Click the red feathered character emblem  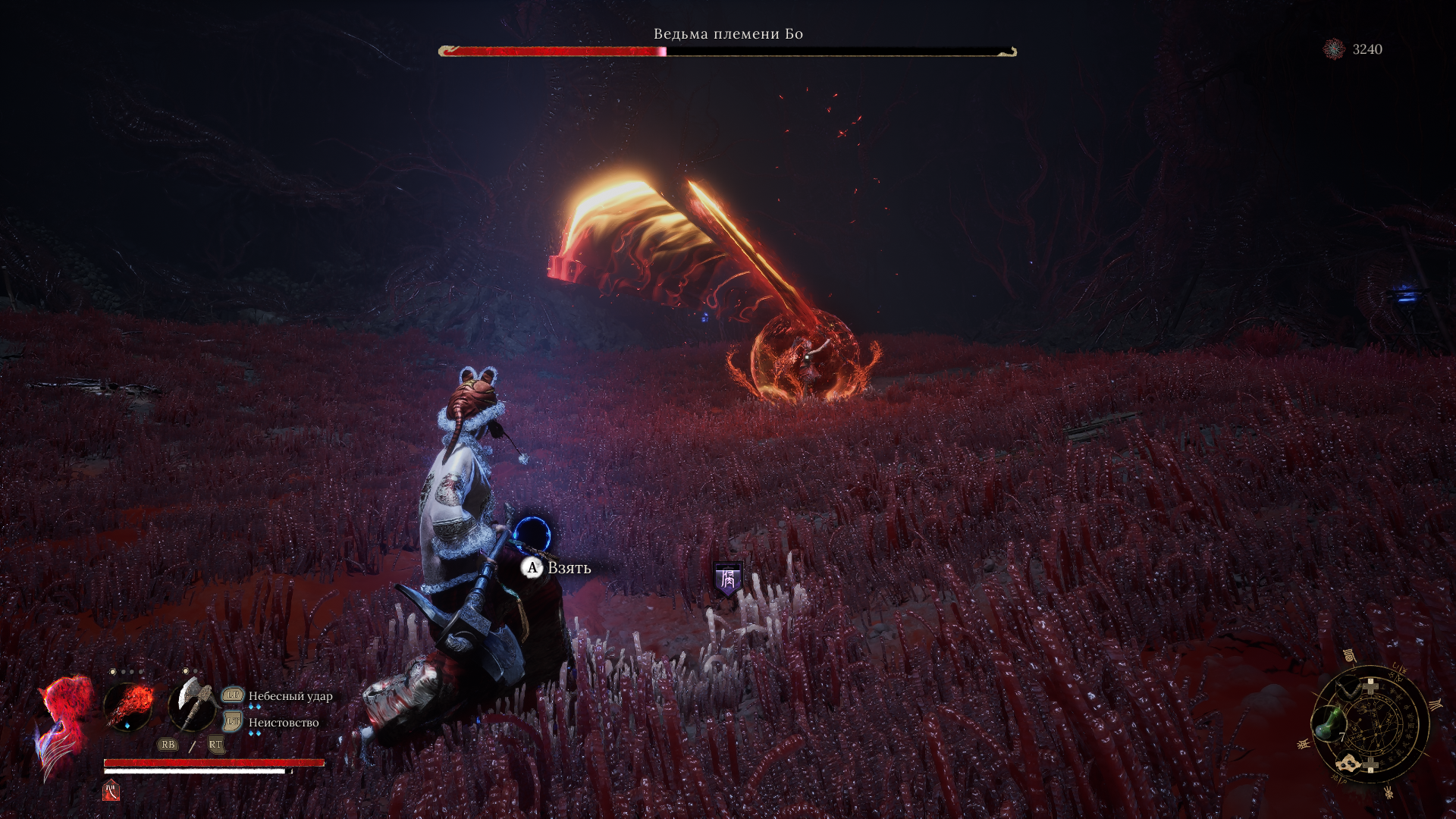[x=64, y=724]
